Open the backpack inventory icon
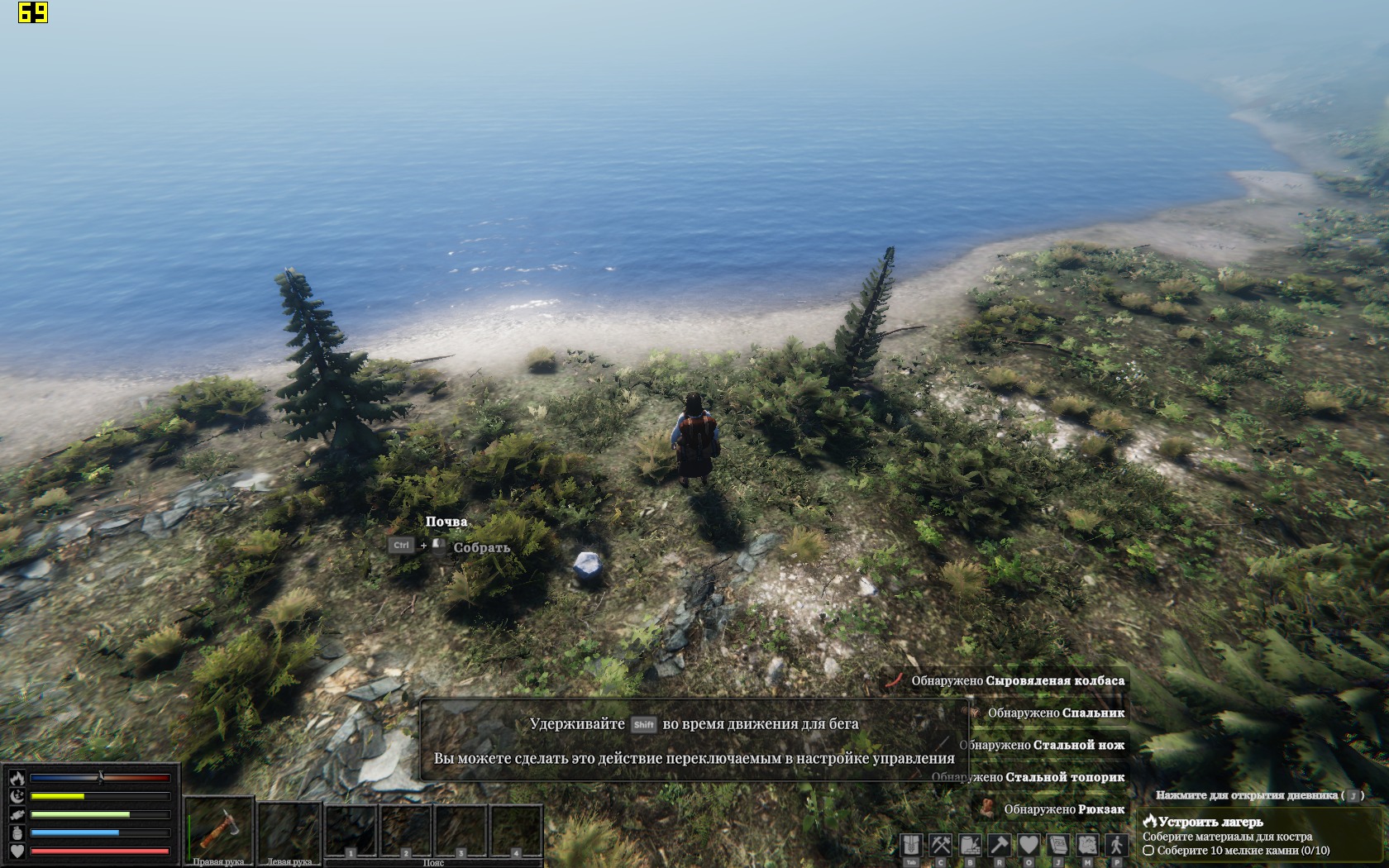Viewport: 1389px width, 868px height. coord(911,845)
